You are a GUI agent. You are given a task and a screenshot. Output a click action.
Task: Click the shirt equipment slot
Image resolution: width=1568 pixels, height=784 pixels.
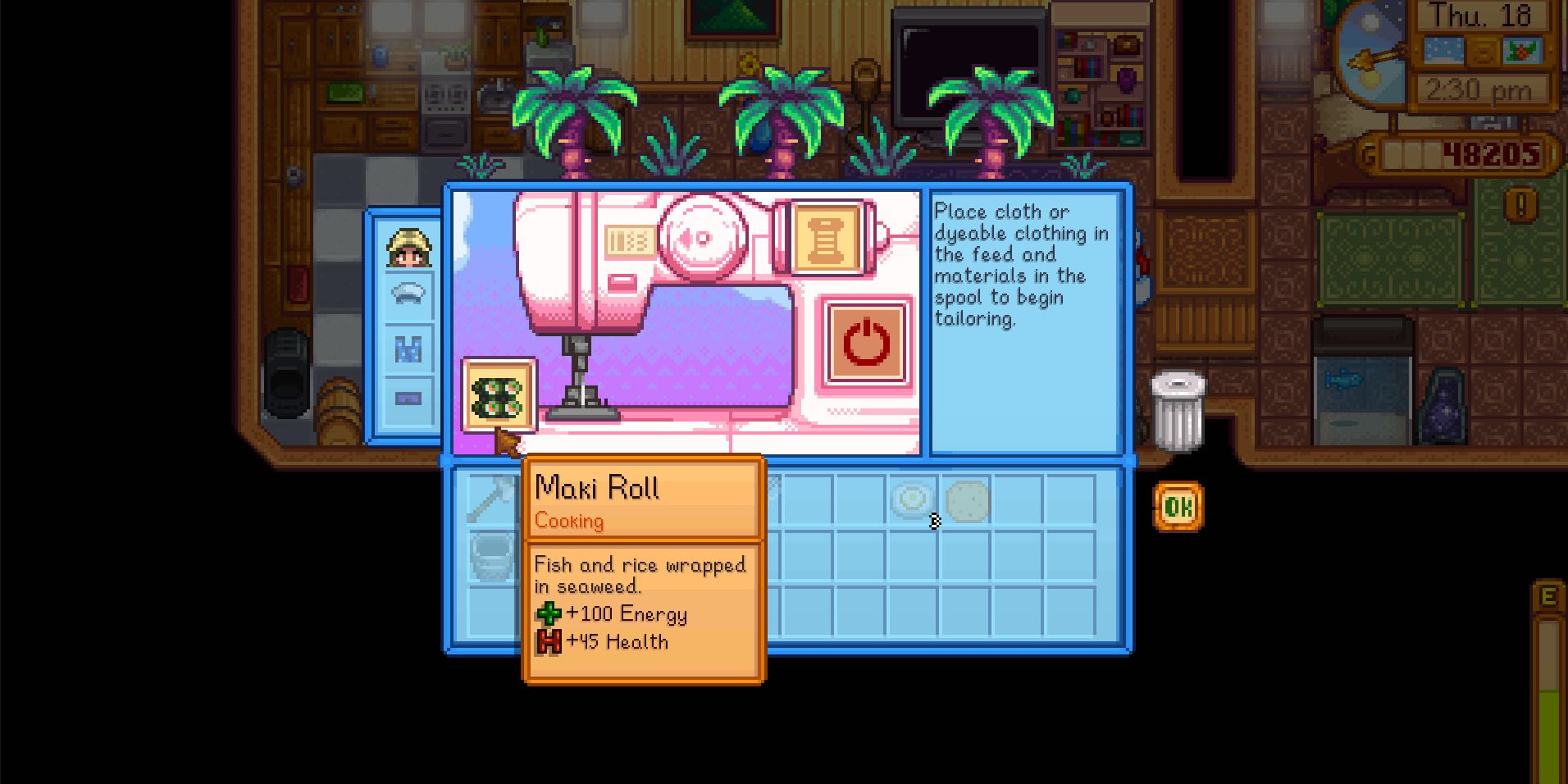coord(410,349)
